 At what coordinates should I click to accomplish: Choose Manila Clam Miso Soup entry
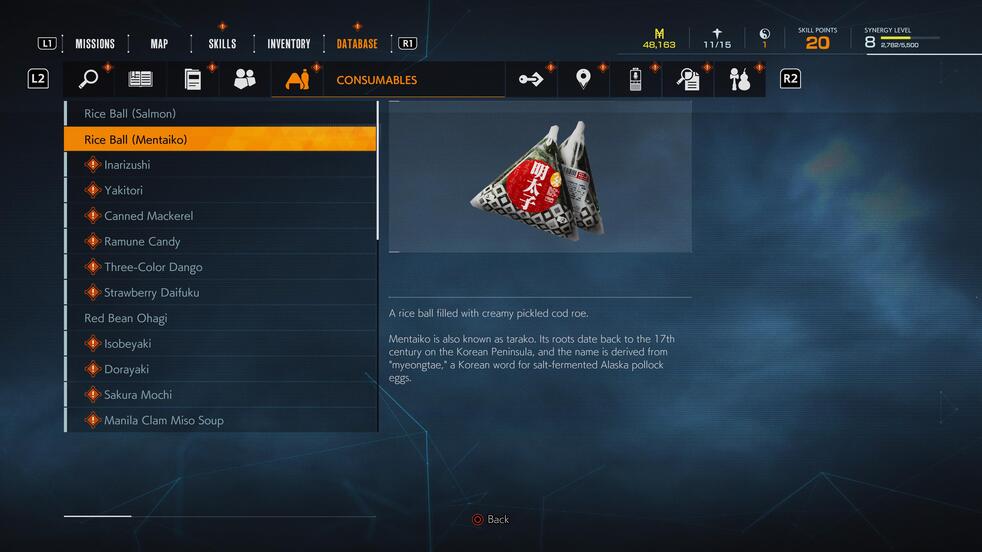pyautogui.click(x=220, y=420)
